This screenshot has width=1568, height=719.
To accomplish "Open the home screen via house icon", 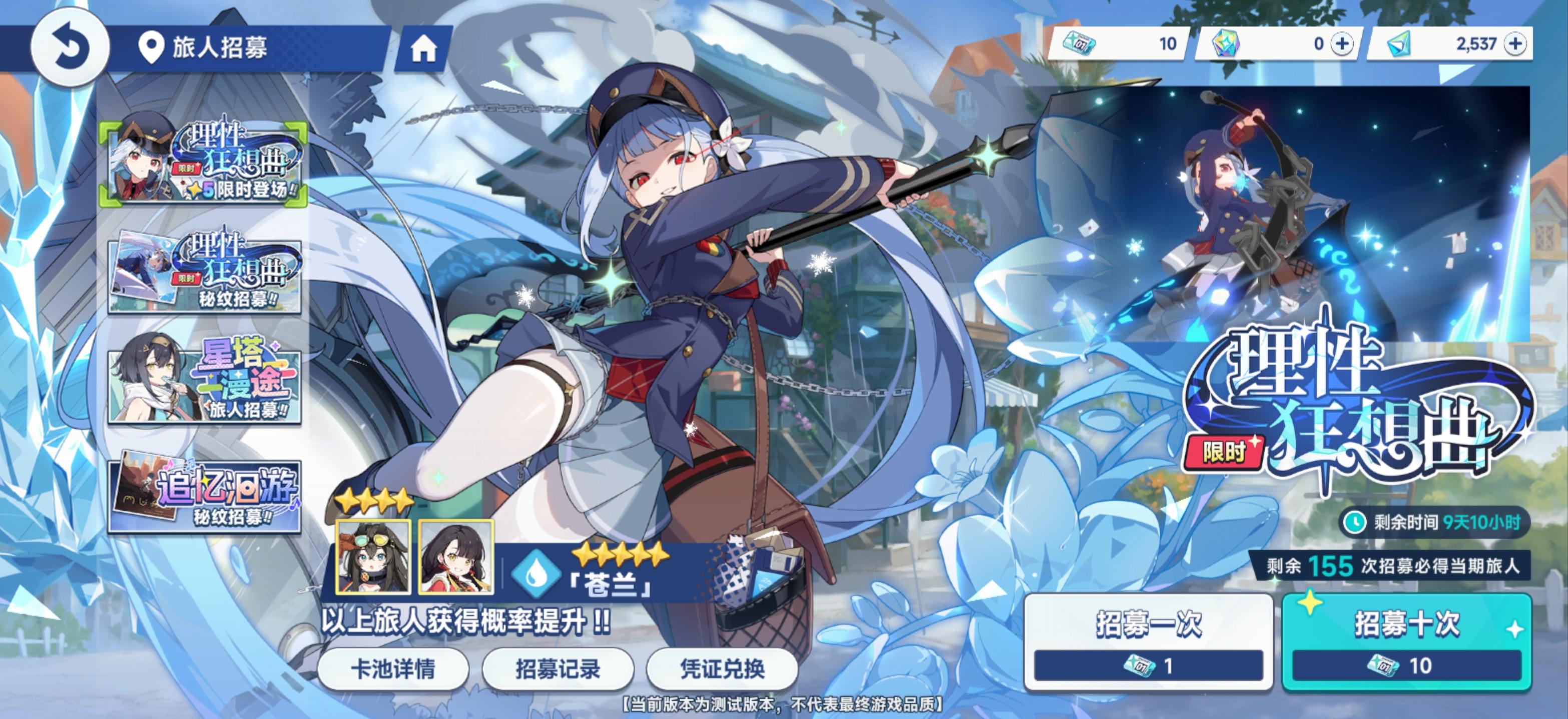I will (x=423, y=48).
